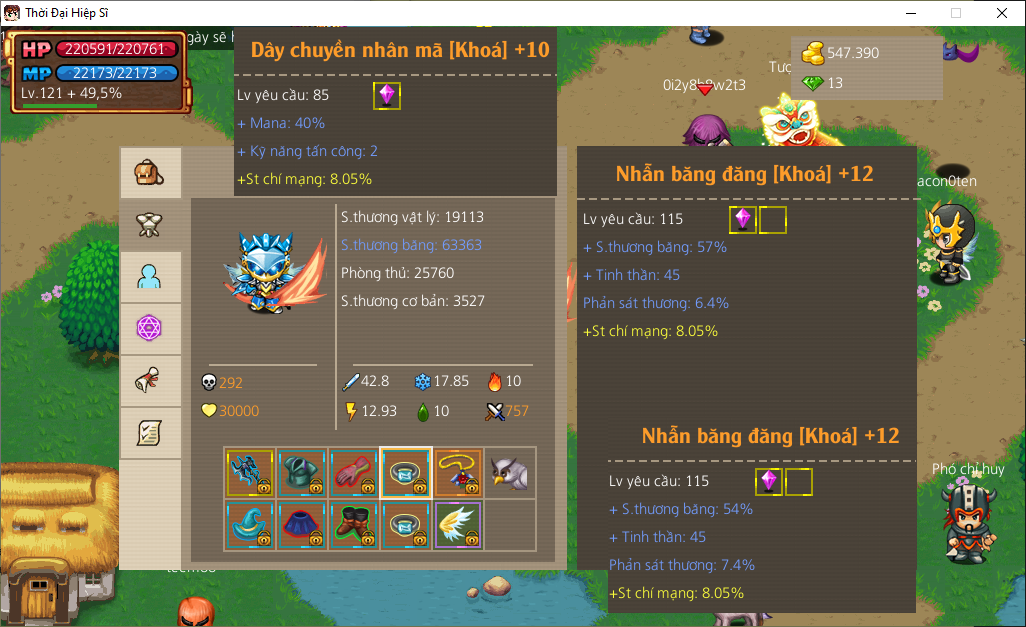Screen dimensions: 1026x627
Task: Choose the owl pet slot
Action: pyautogui.click(x=510, y=473)
